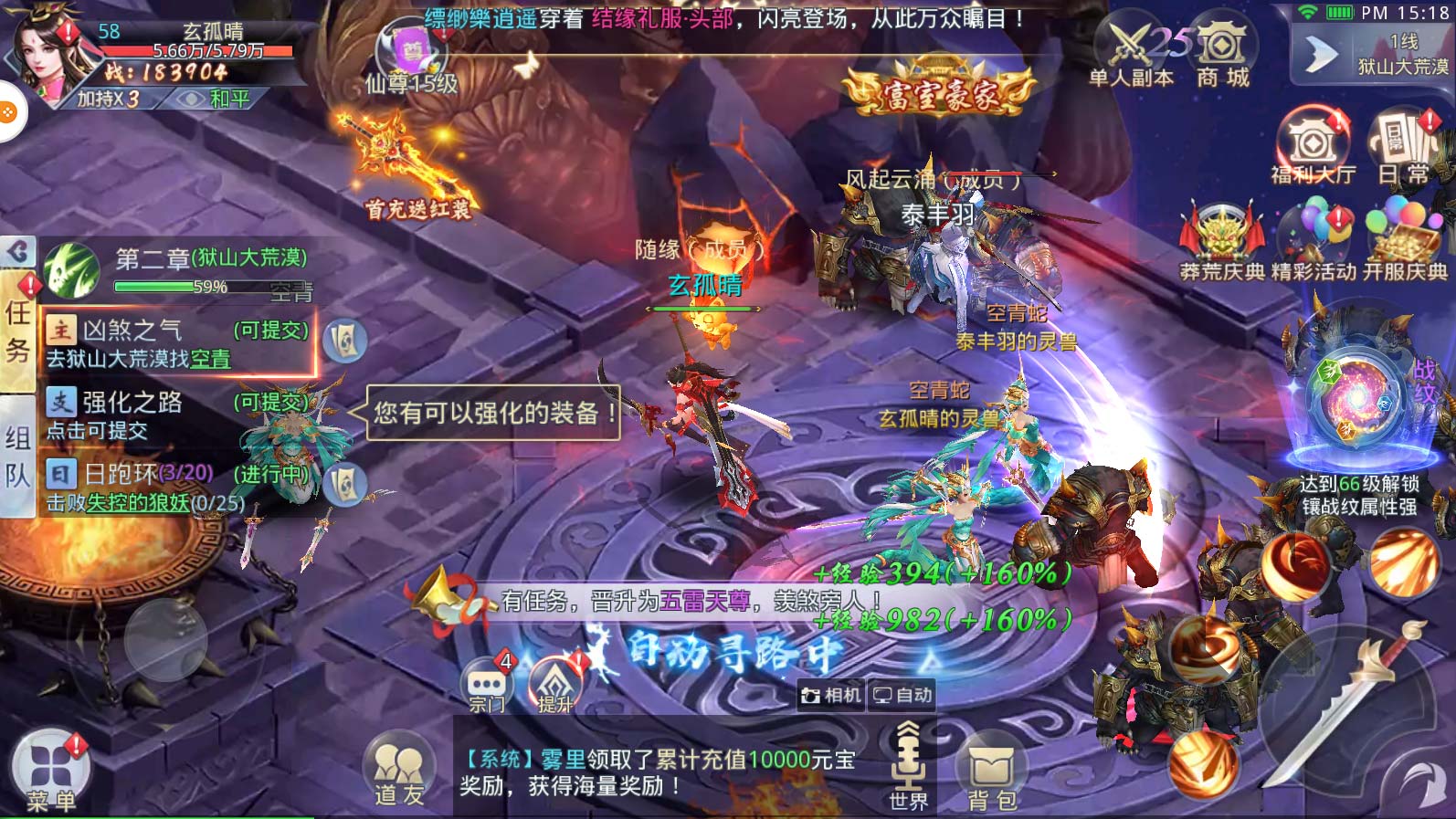The width and height of the screenshot is (1456, 819).
Task: Switch to the 组队 team tab
Action: (17, 455)
